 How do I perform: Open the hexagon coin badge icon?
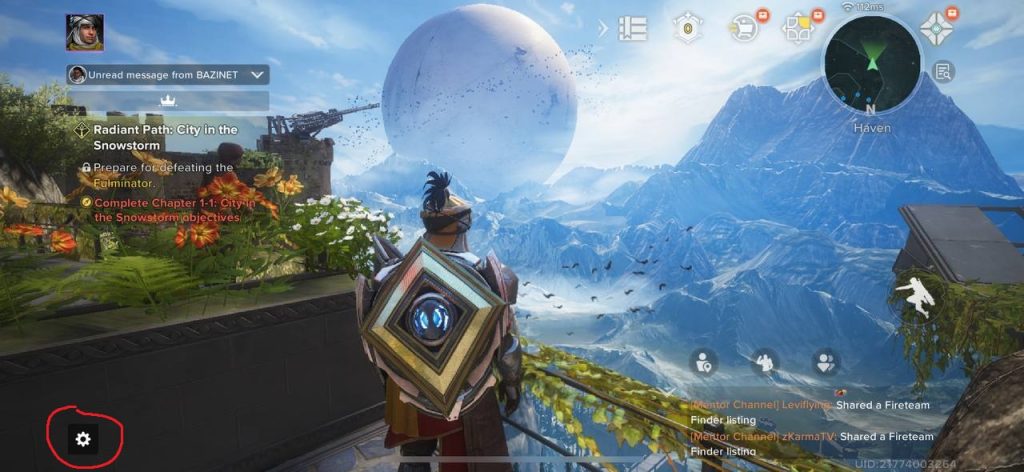point(688,28)
